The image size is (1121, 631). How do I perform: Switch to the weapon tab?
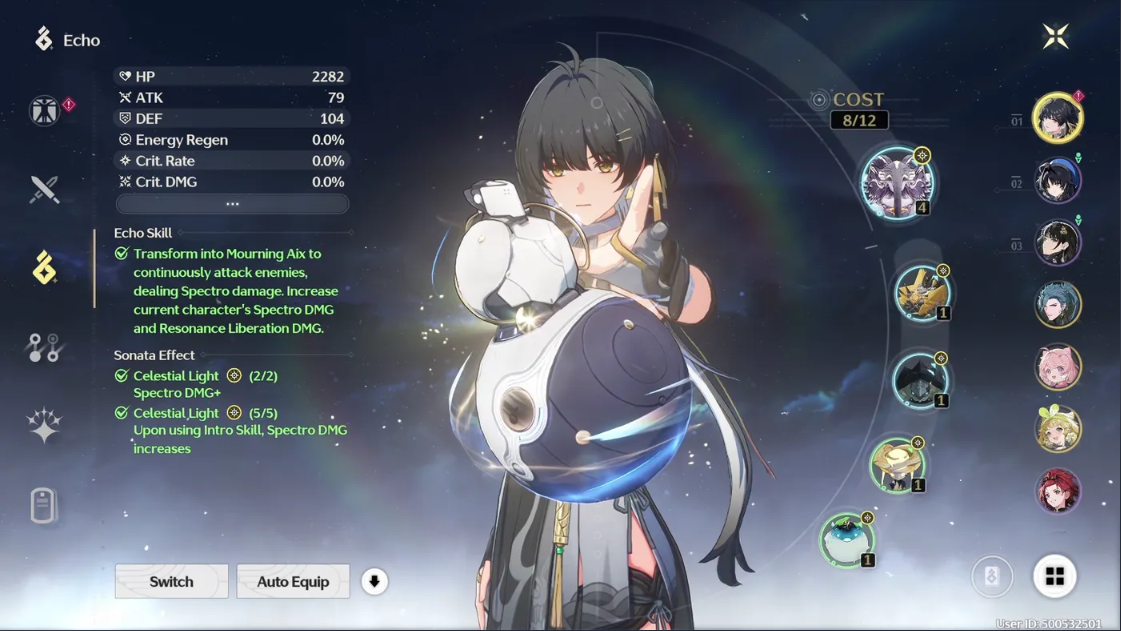pos(44,189)
